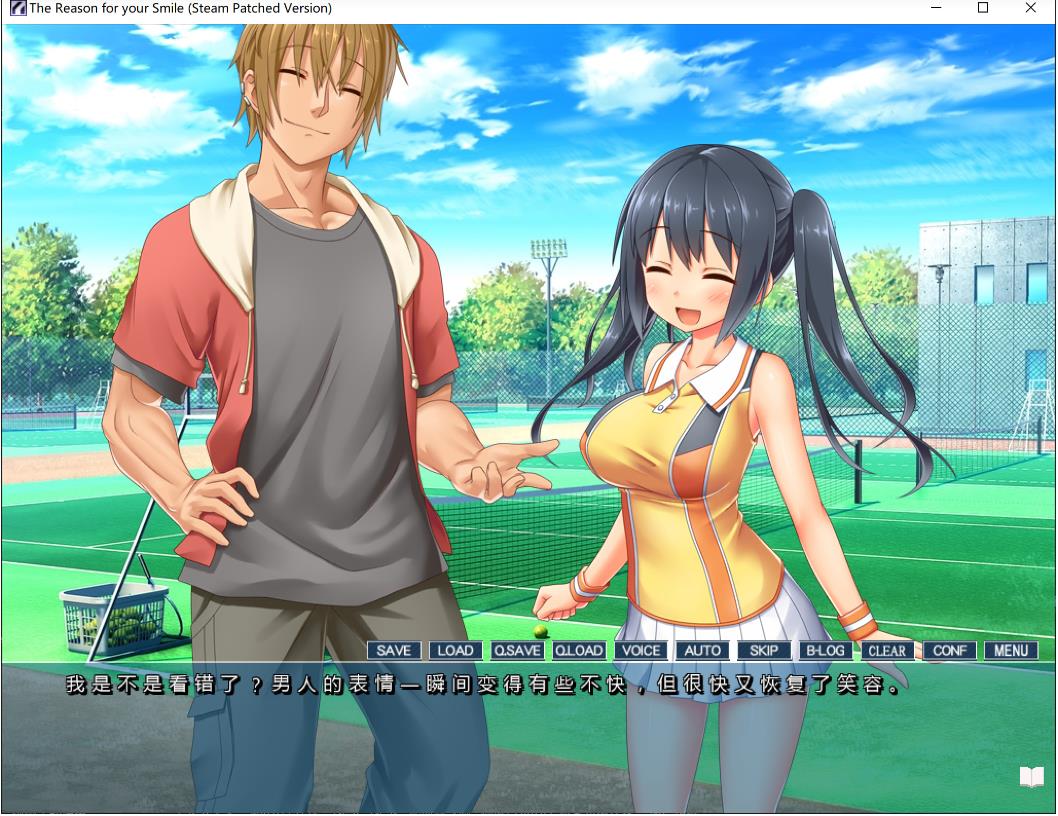Viewport: 1058px width, 816px height.
Task: Hide the text box with CLEAR
Action: pos(887,650)
